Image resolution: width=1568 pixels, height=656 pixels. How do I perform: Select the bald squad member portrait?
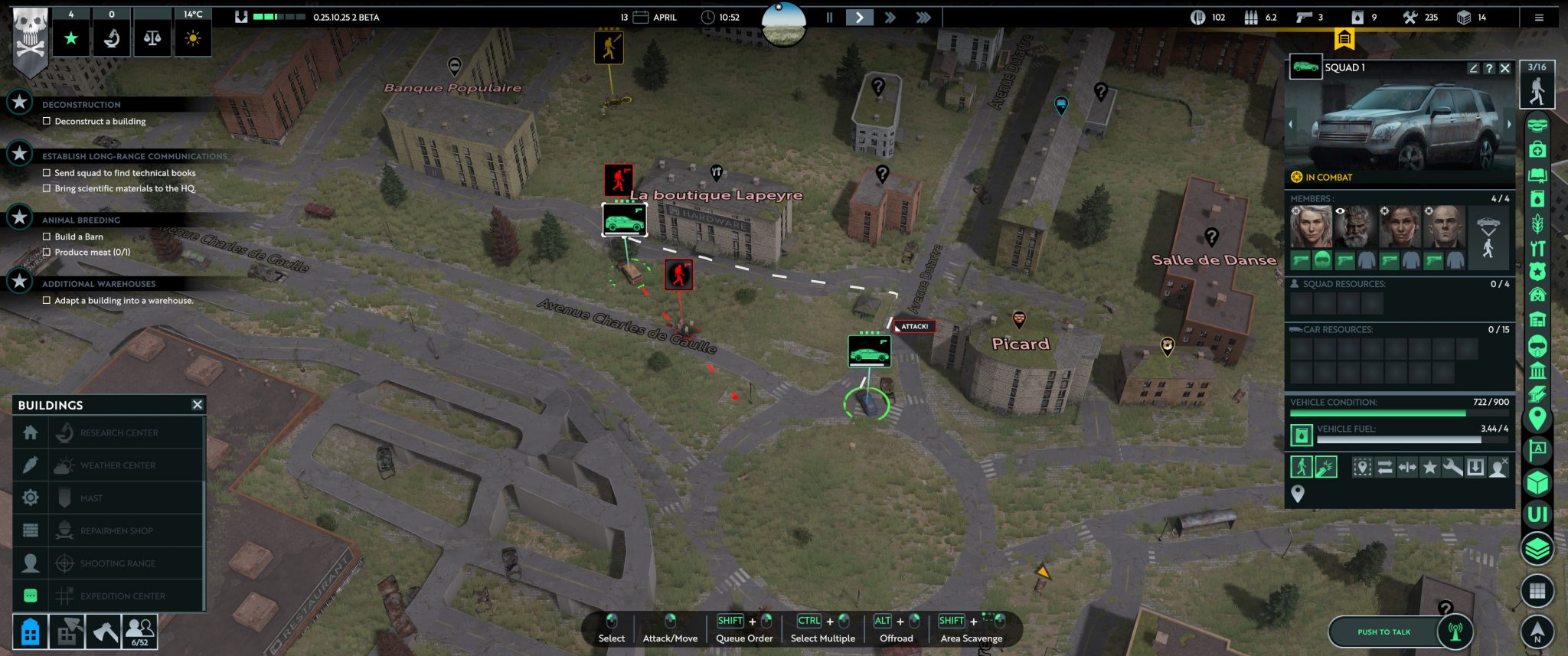tap(1445, 227)
